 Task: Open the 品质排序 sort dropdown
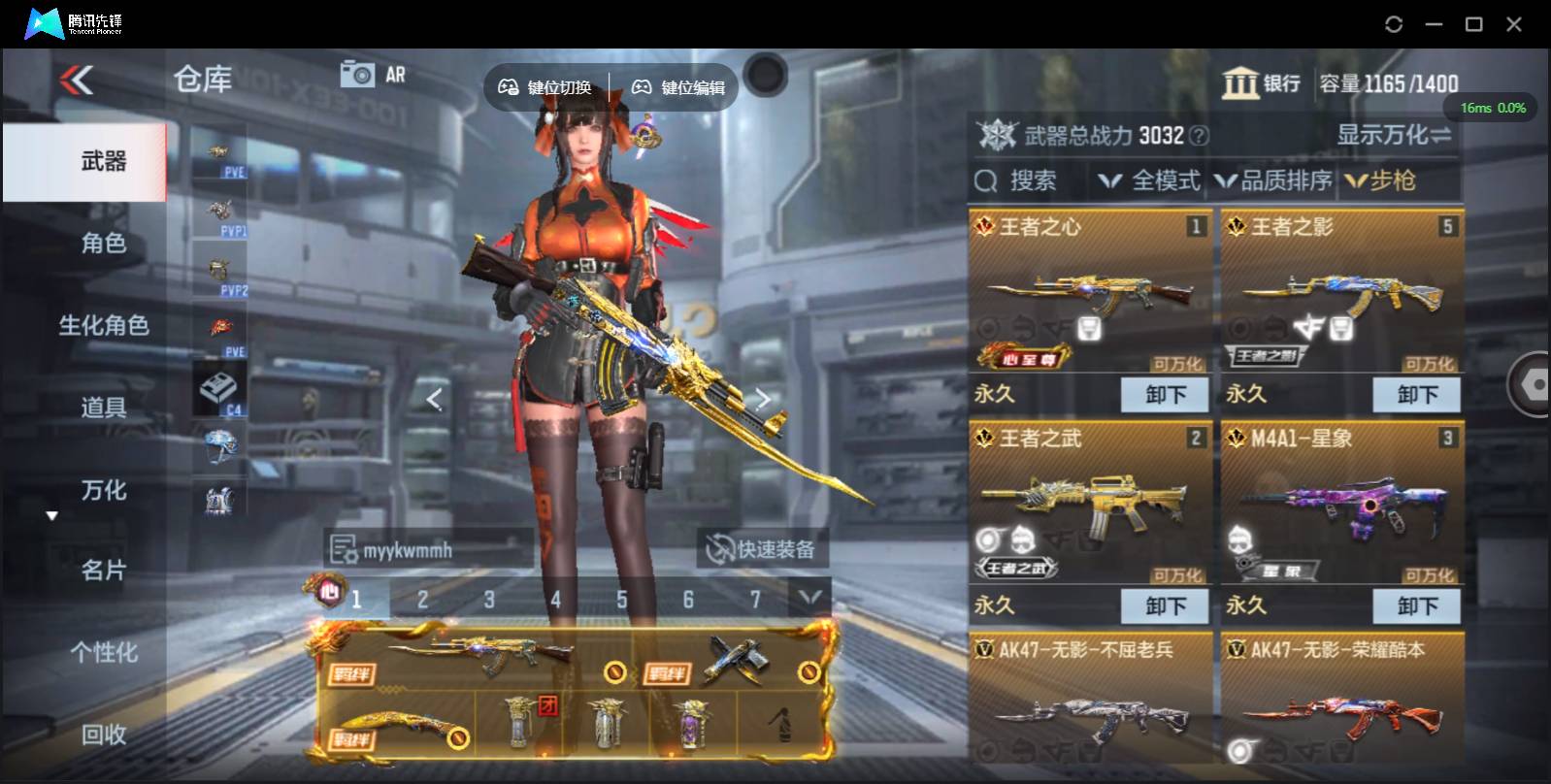click(x=1273, y=180)
